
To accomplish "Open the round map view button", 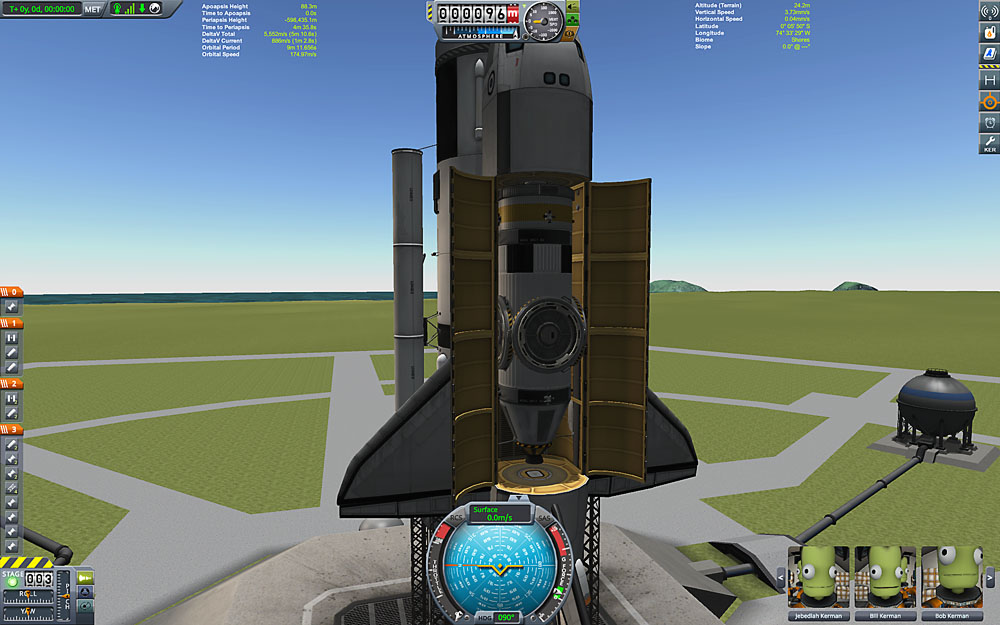I will tap(85, 606).
